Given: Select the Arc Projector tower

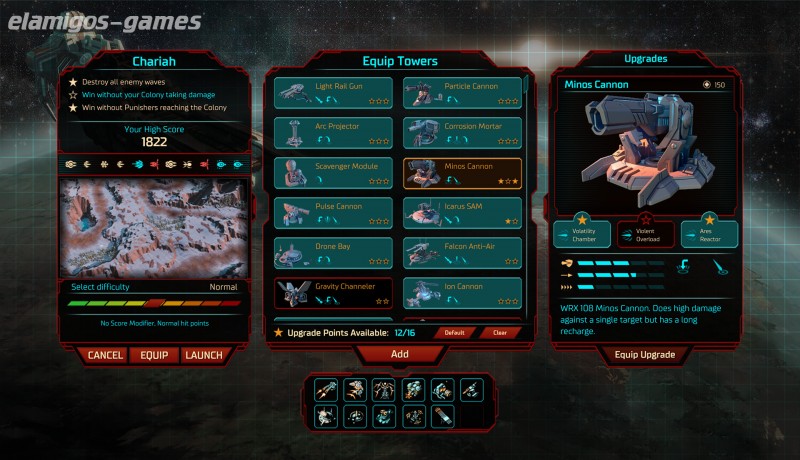Looking at the screenshot, I should tap(332, 133).
